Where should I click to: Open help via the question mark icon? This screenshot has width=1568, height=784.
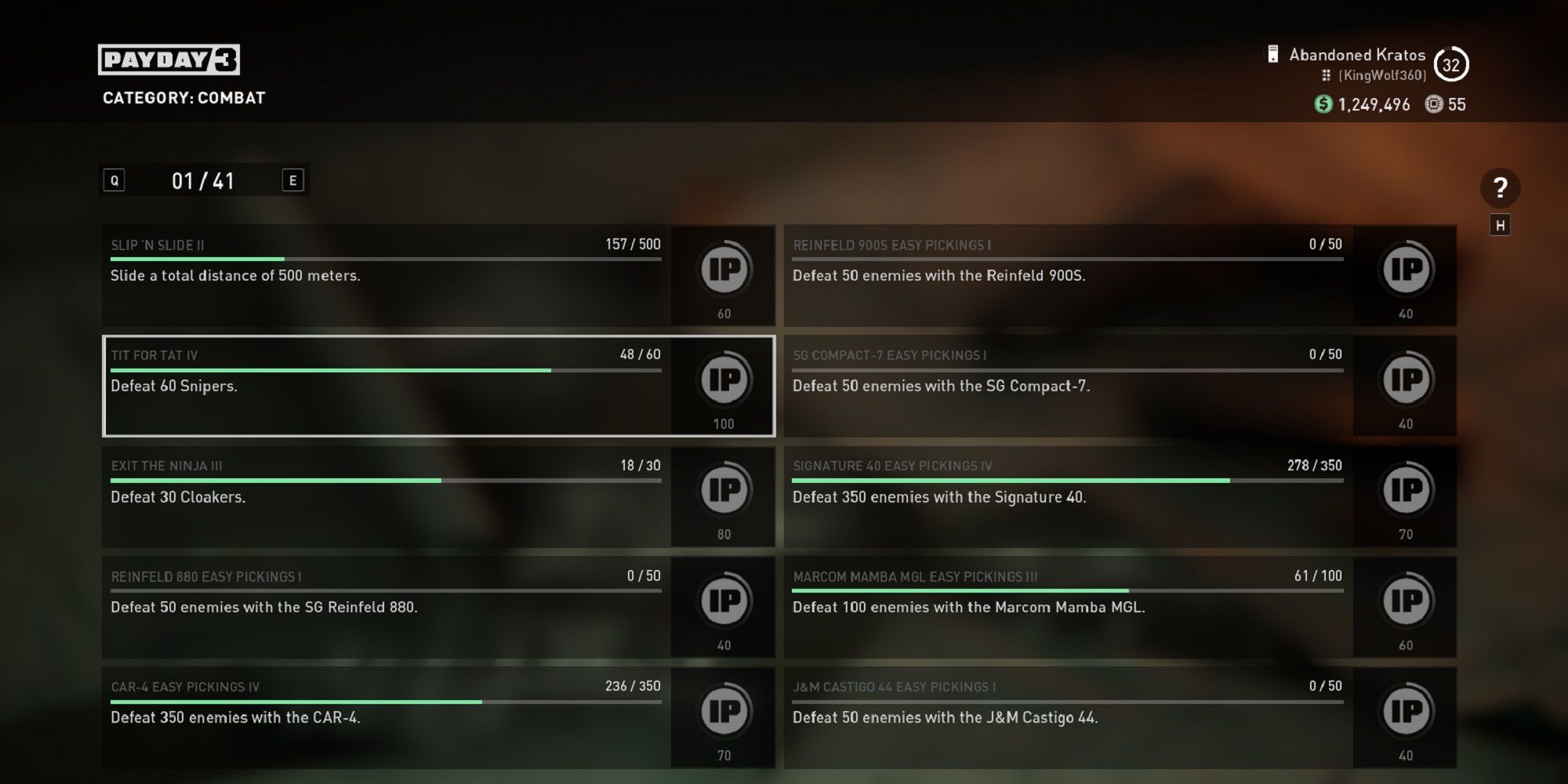[x=1500, y=188]
